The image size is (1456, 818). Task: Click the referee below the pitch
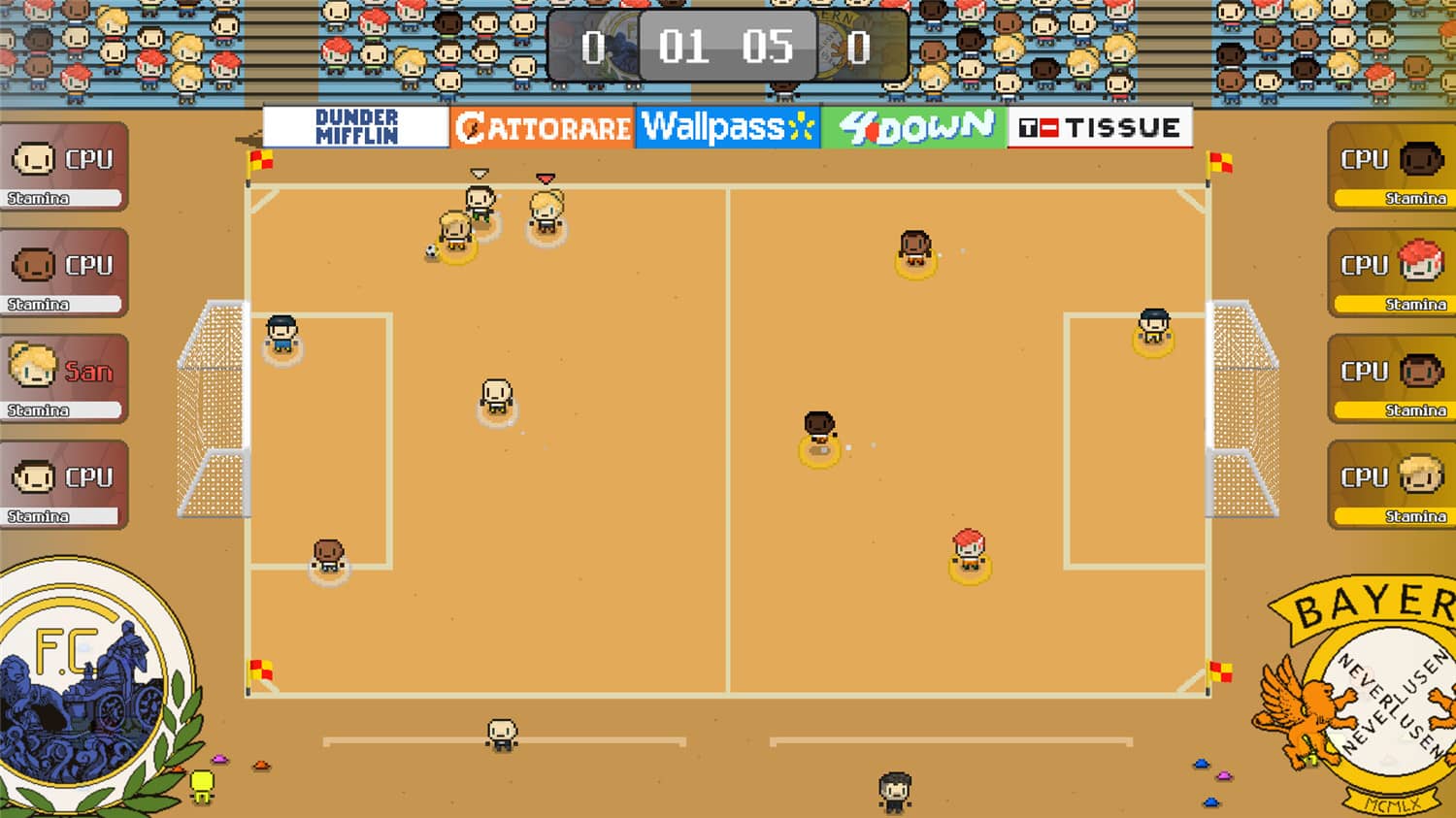894,789
